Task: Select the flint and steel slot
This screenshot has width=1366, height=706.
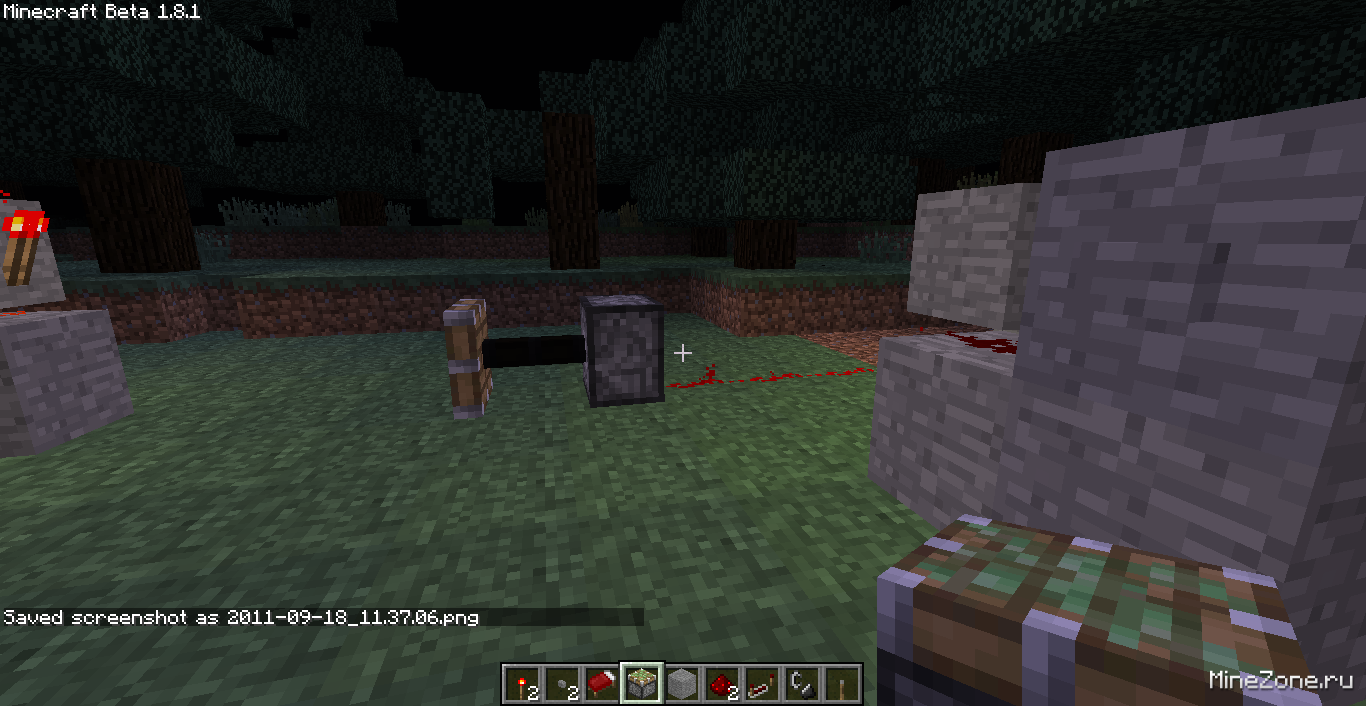Action: point(802,685)
